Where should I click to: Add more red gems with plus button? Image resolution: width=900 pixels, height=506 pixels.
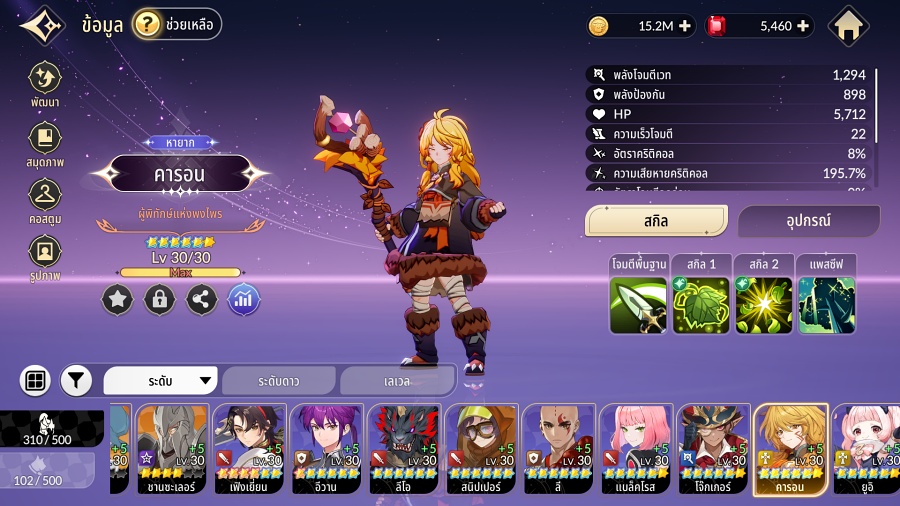click(802, 27)
